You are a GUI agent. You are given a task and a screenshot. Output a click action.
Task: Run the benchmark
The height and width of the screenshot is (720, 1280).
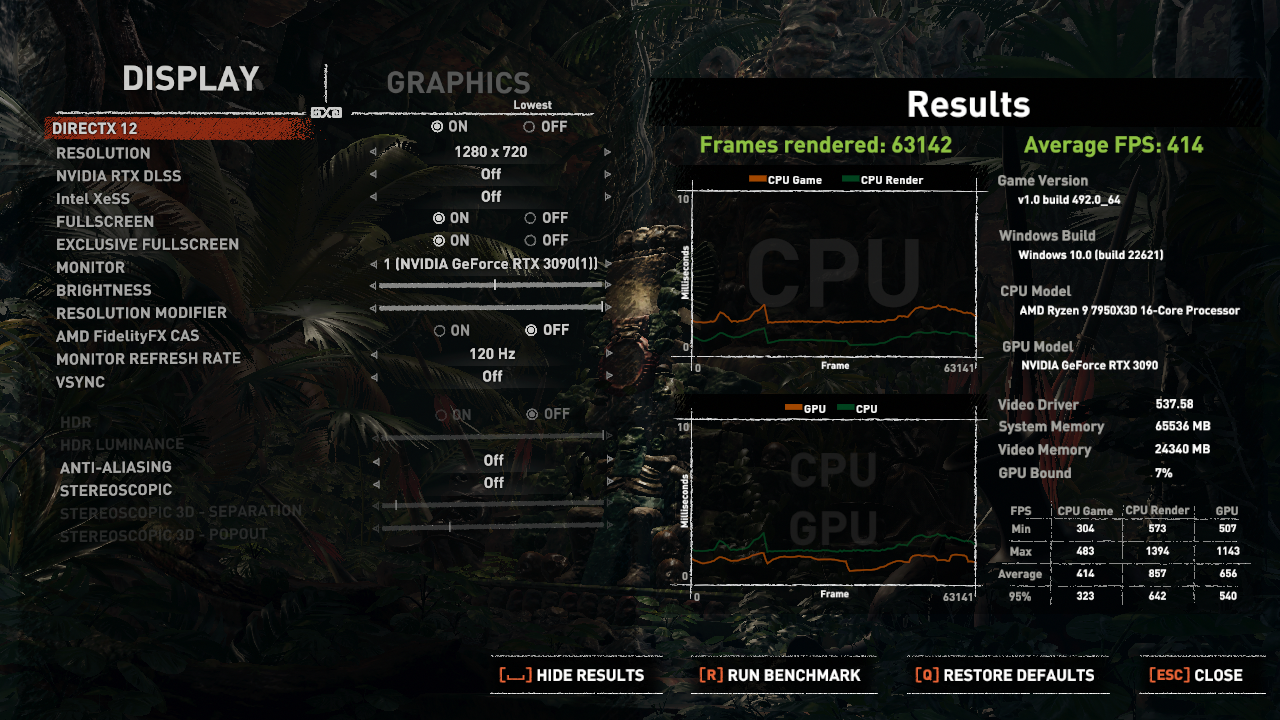pos(780,676)
